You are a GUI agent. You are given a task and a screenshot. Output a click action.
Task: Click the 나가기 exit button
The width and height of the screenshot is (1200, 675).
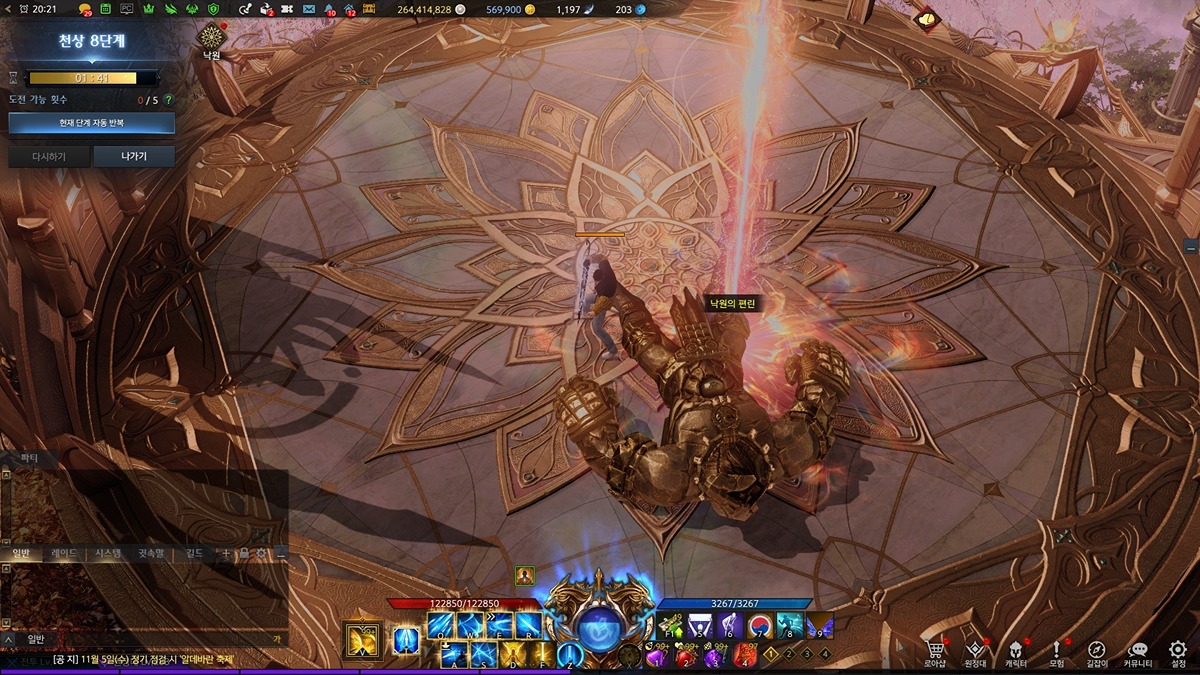click(x=134, y=157)
